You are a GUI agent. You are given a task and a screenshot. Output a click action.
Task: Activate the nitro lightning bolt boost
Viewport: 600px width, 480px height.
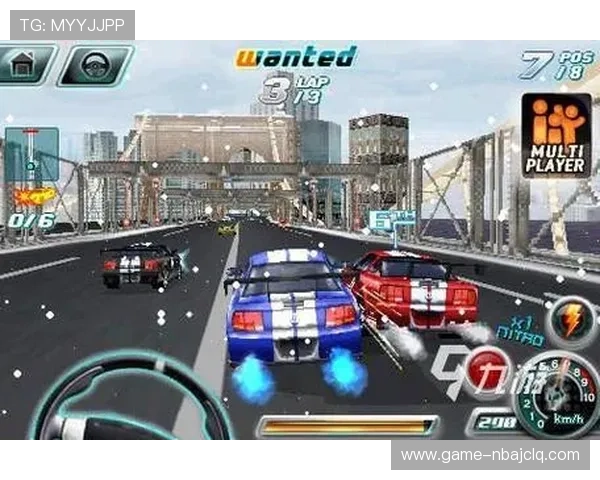point(570,322)
